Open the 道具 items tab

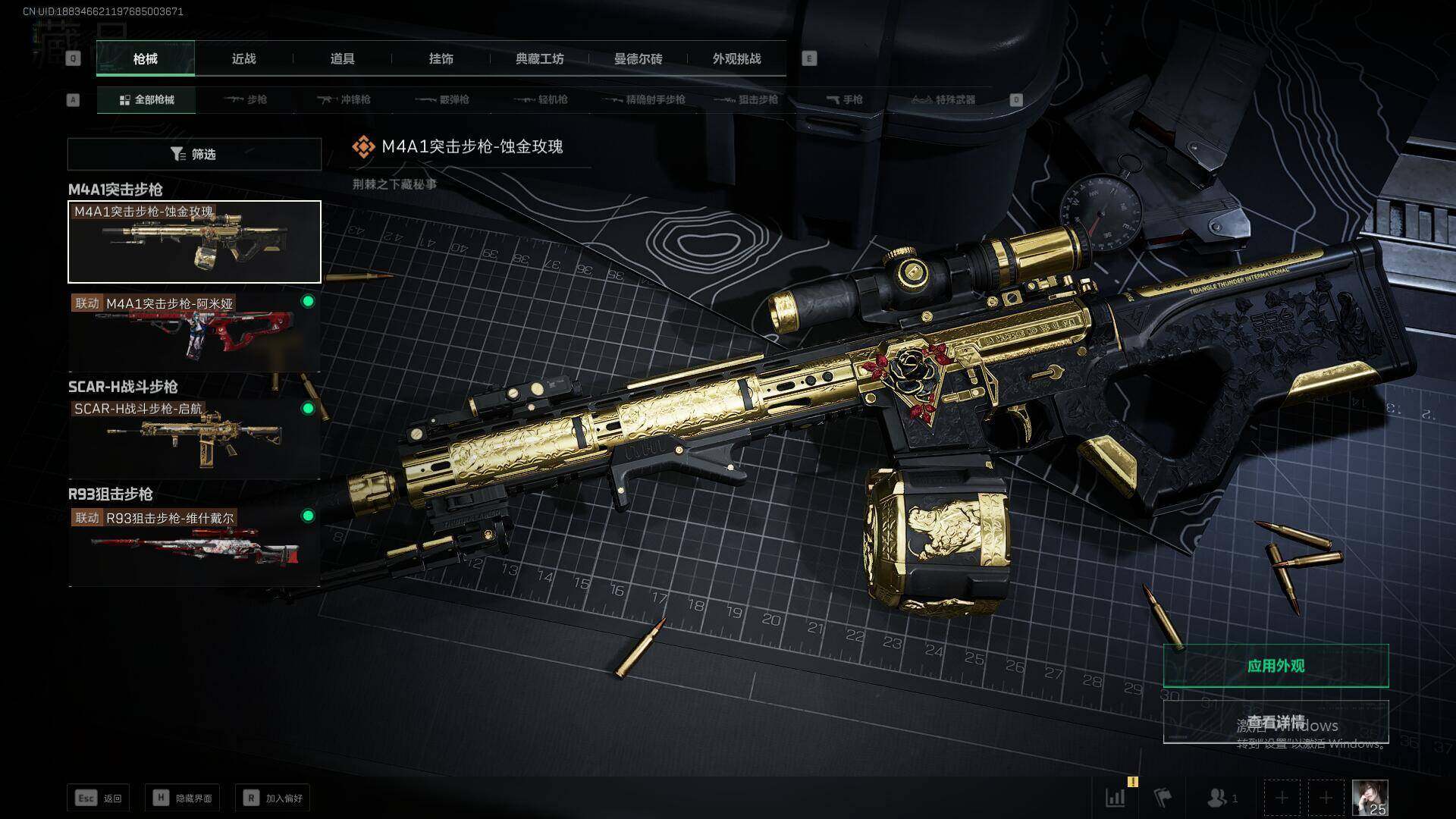[x=342, y=59]
